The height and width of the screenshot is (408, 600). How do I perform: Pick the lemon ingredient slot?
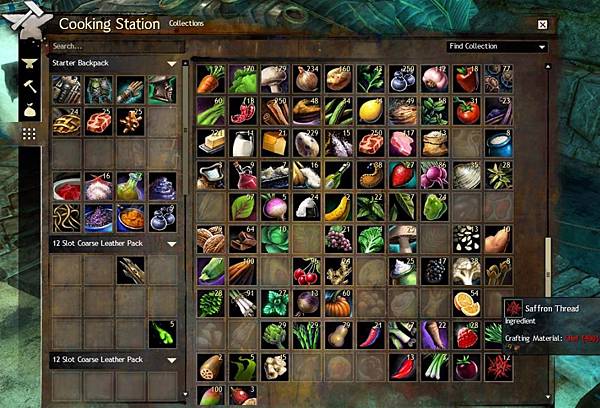[371, 111]
